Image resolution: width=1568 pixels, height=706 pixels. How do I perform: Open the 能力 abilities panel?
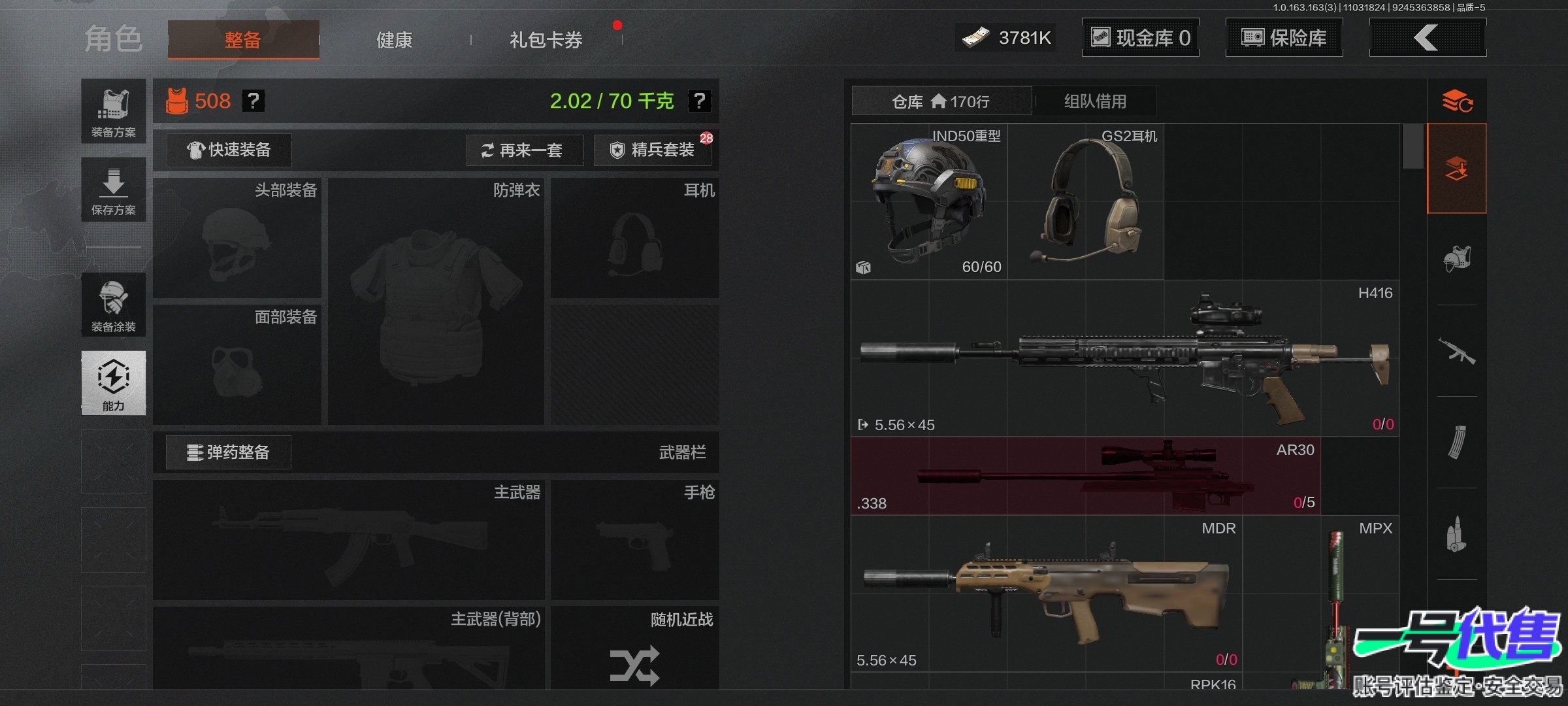(114, 383)
